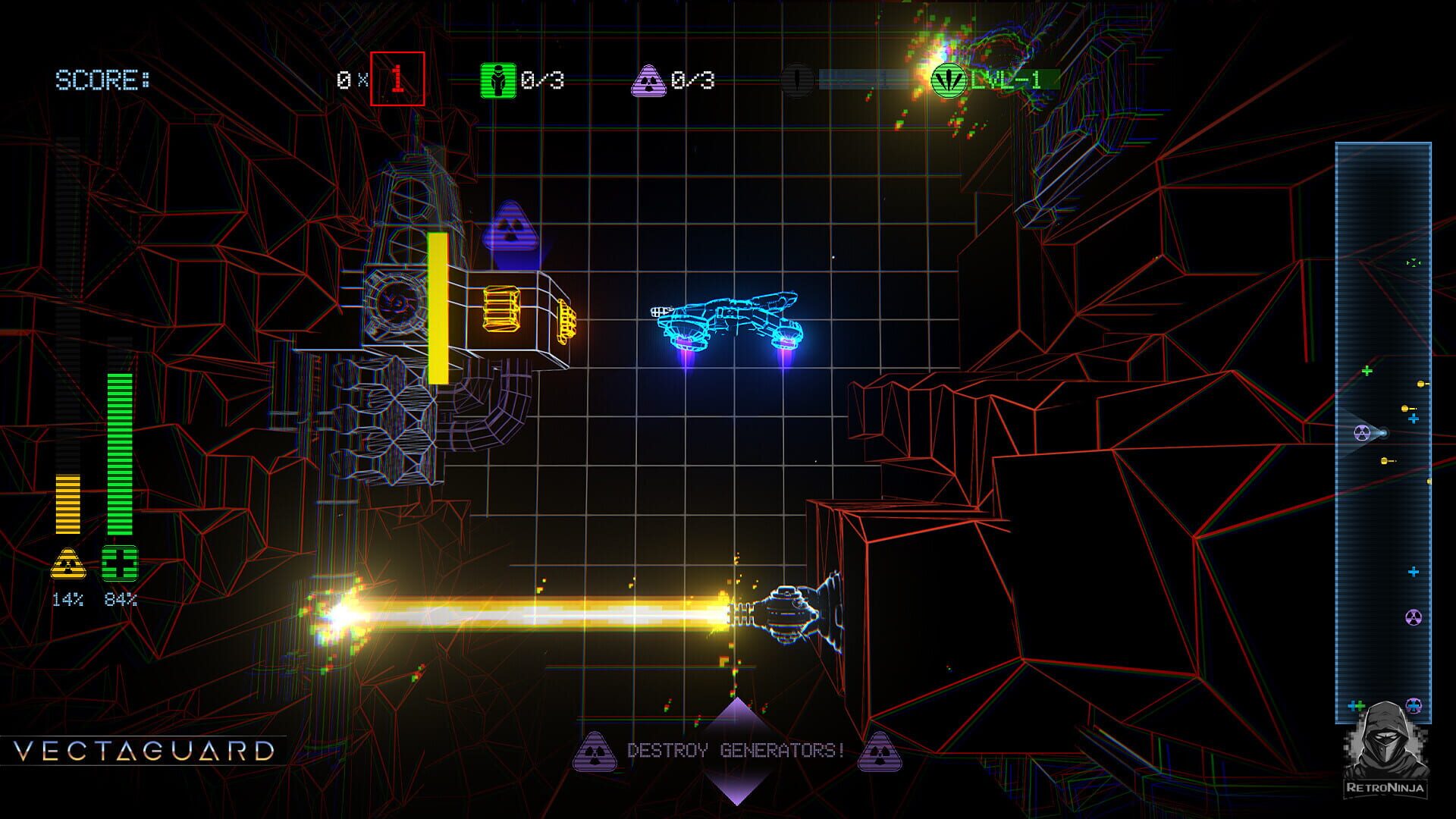Click the yellow radiation hazard icon above 14%
The height and width of the screenshot is (819, 1456).
point(68,563)
